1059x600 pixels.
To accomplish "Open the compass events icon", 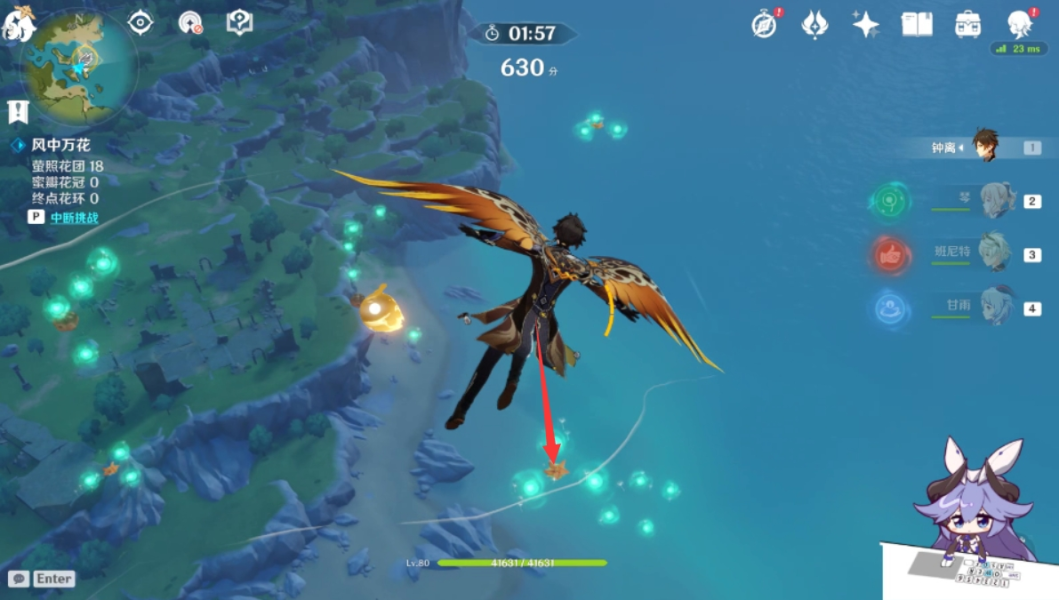I will tap(765, 25).
